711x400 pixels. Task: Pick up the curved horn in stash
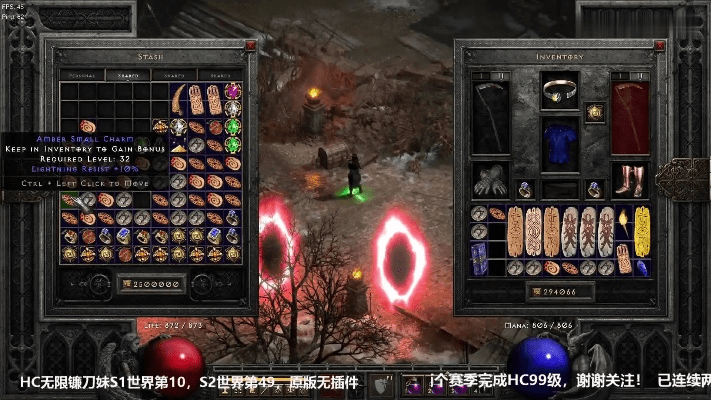[179, 99]
